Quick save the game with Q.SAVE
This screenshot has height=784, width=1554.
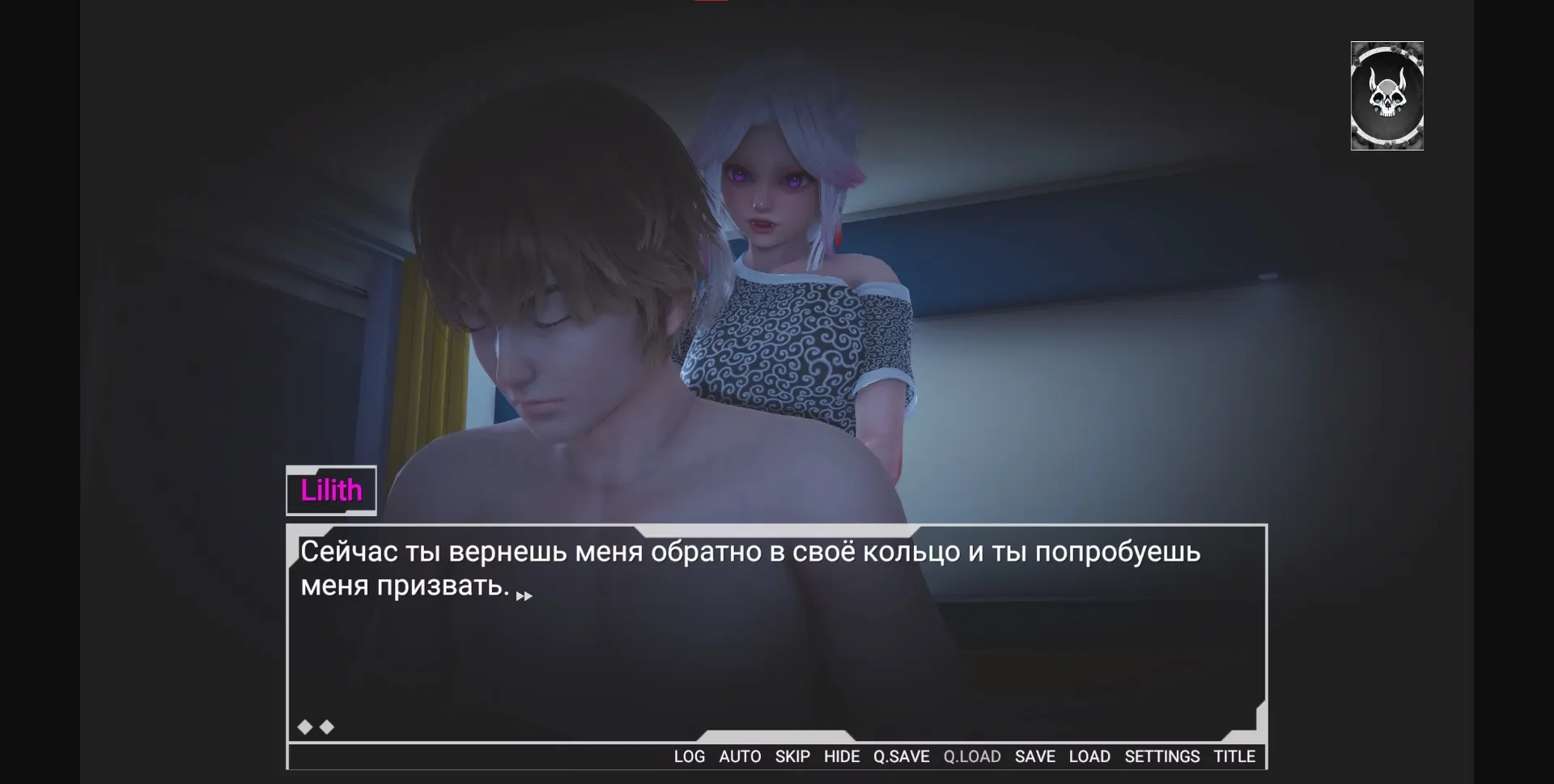click(x=901, y=756)
